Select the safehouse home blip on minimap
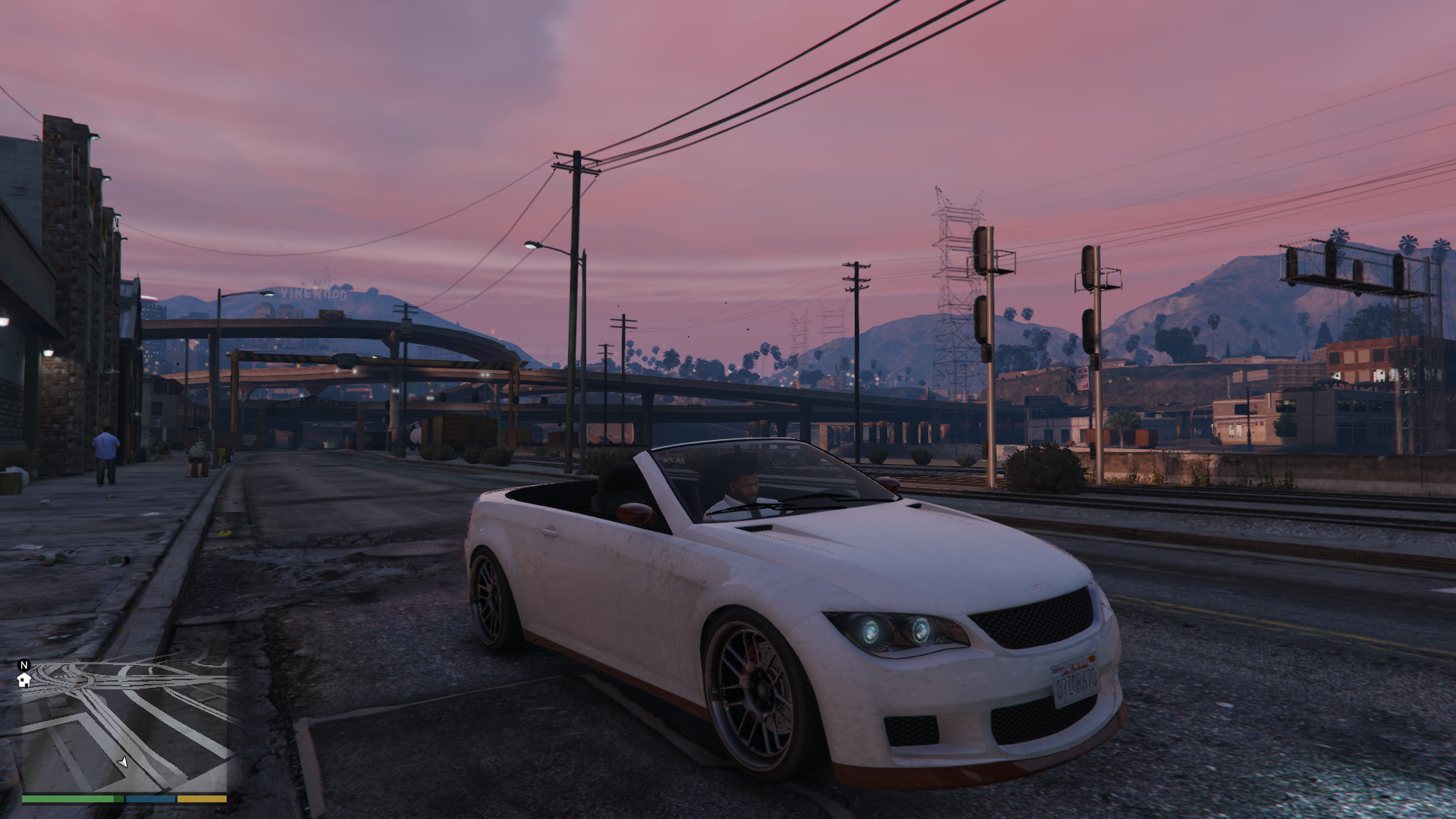The image size is (1456, 819). [24, 680]
